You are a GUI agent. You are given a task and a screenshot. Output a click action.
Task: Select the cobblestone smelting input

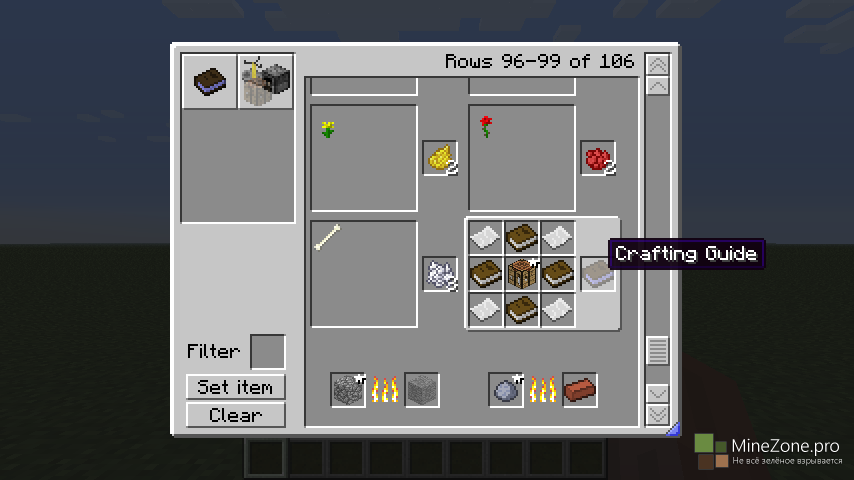348,389
